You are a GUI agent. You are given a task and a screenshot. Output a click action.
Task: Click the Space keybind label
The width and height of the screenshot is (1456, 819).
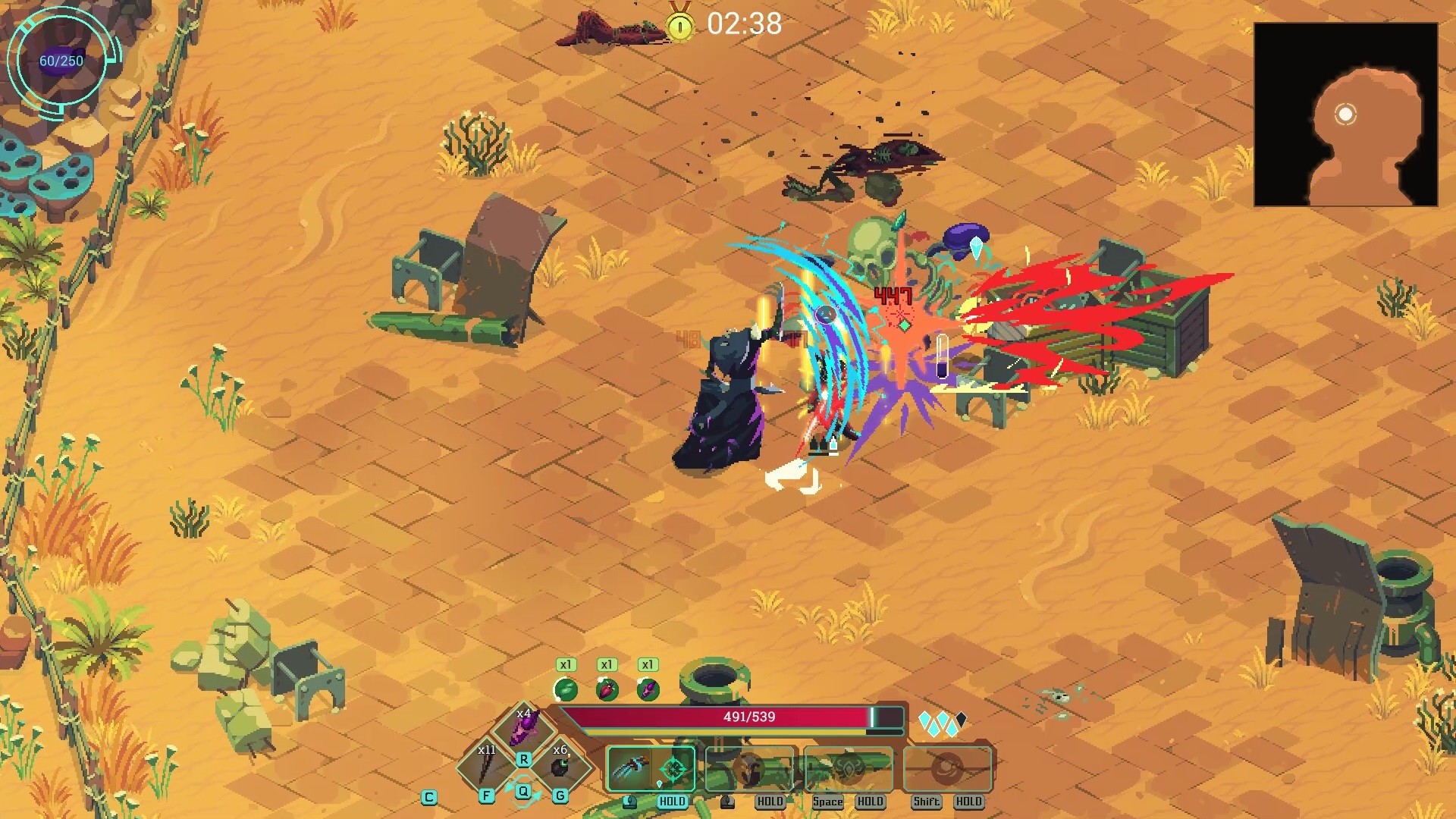point(827,801)
